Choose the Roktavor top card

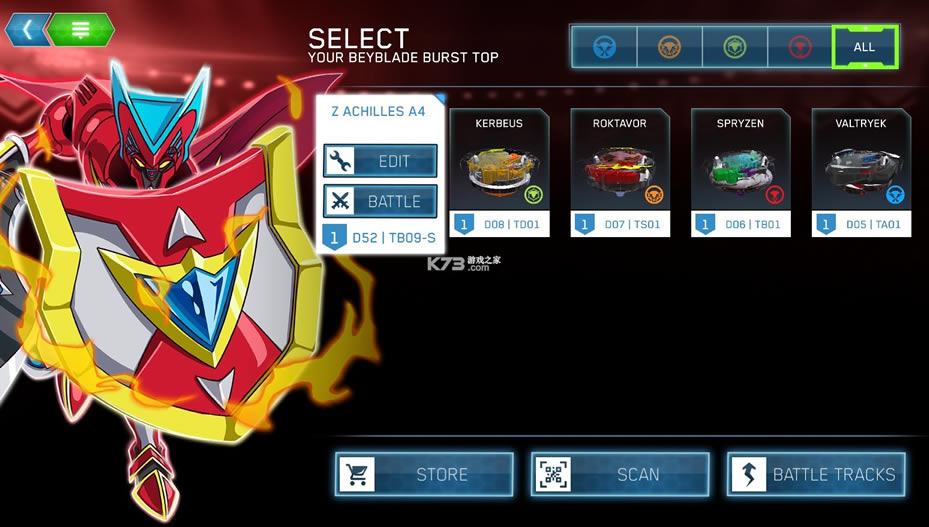[x=619, y=172]
